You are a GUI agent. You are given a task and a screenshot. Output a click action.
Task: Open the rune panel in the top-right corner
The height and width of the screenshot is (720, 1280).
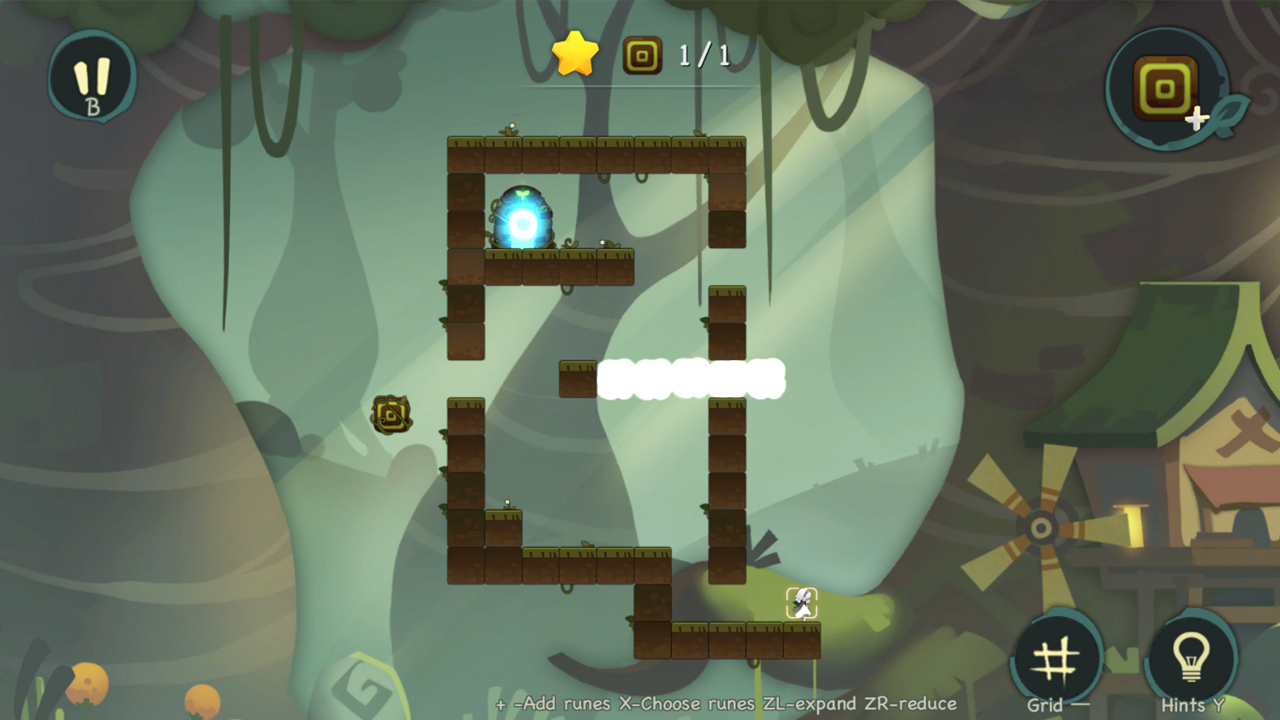click(1168, 88)
